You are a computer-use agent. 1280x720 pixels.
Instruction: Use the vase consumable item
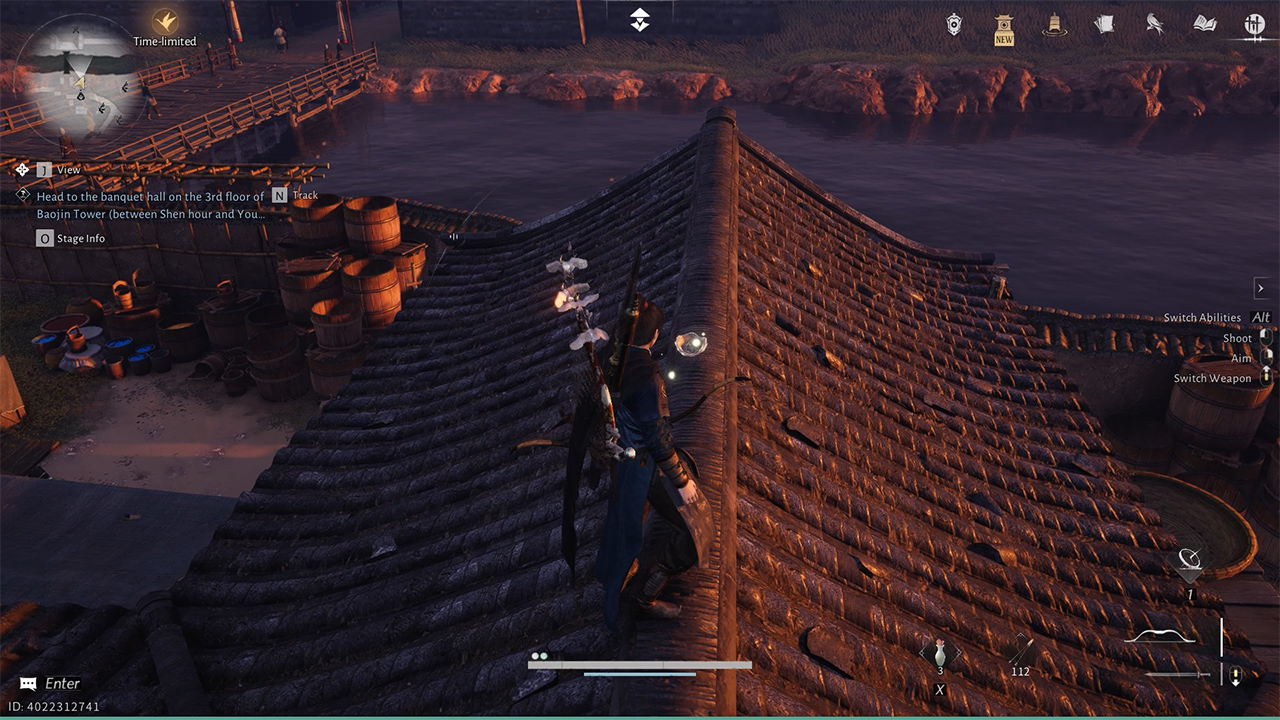pos(940,655)
